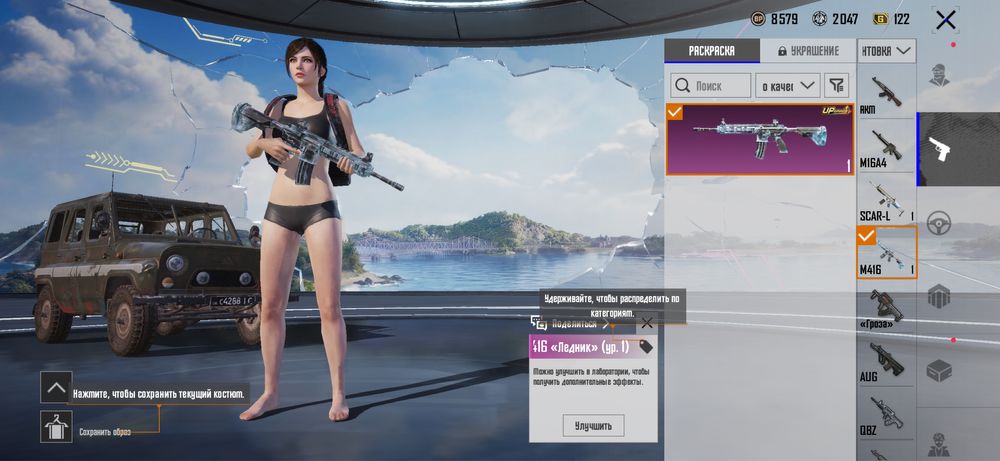
Task: Pick SCAR-L from the weapon list
Action: point(887,200)
